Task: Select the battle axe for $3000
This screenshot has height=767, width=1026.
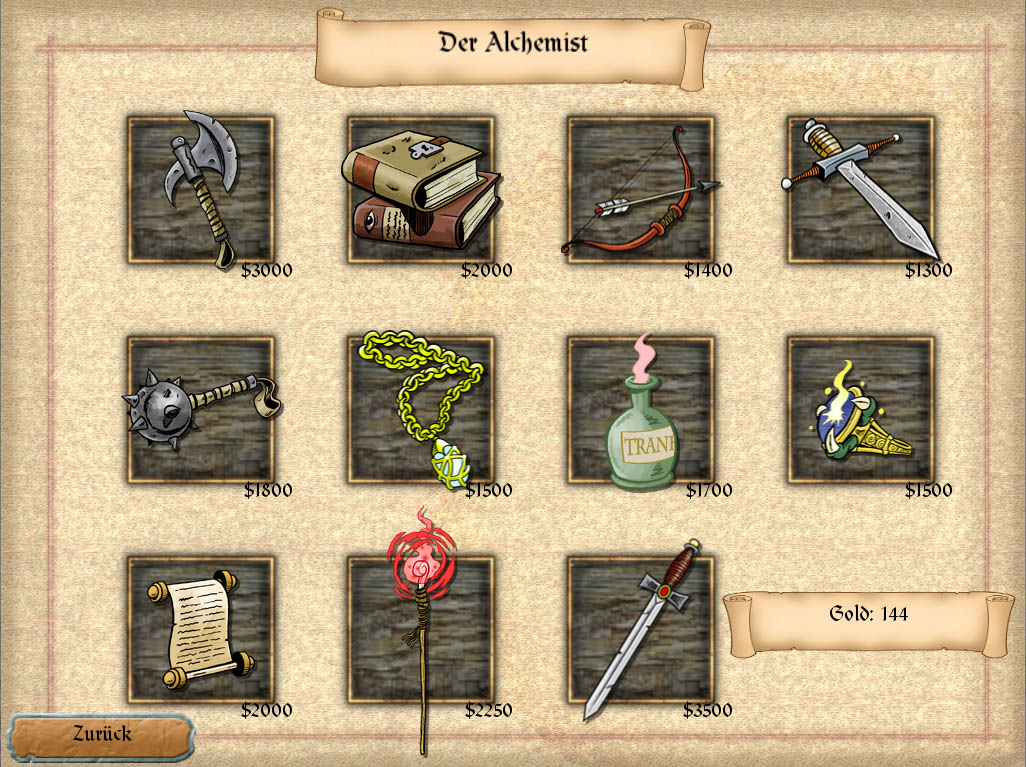Action: 201,190
